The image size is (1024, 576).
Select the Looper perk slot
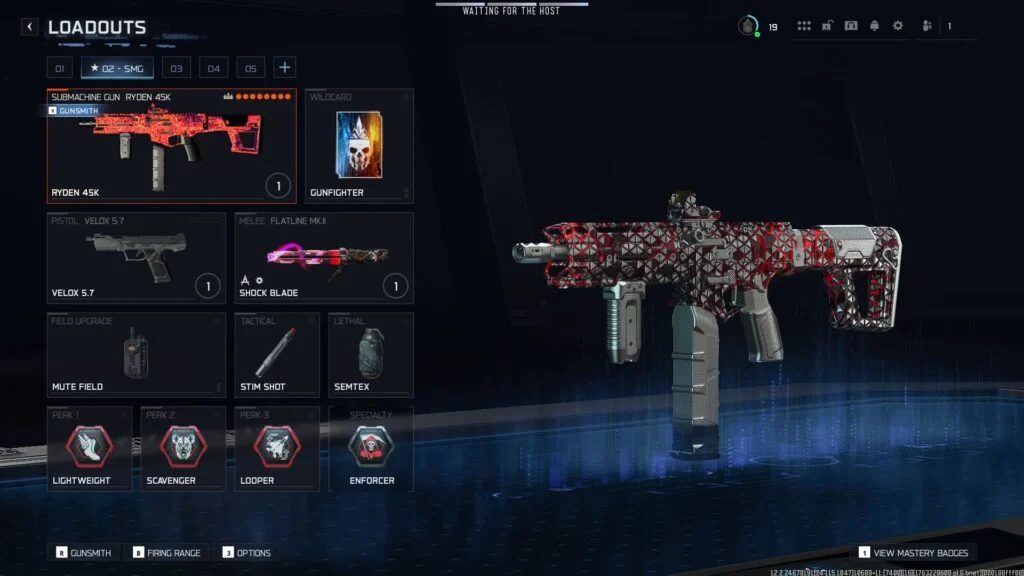276,449
